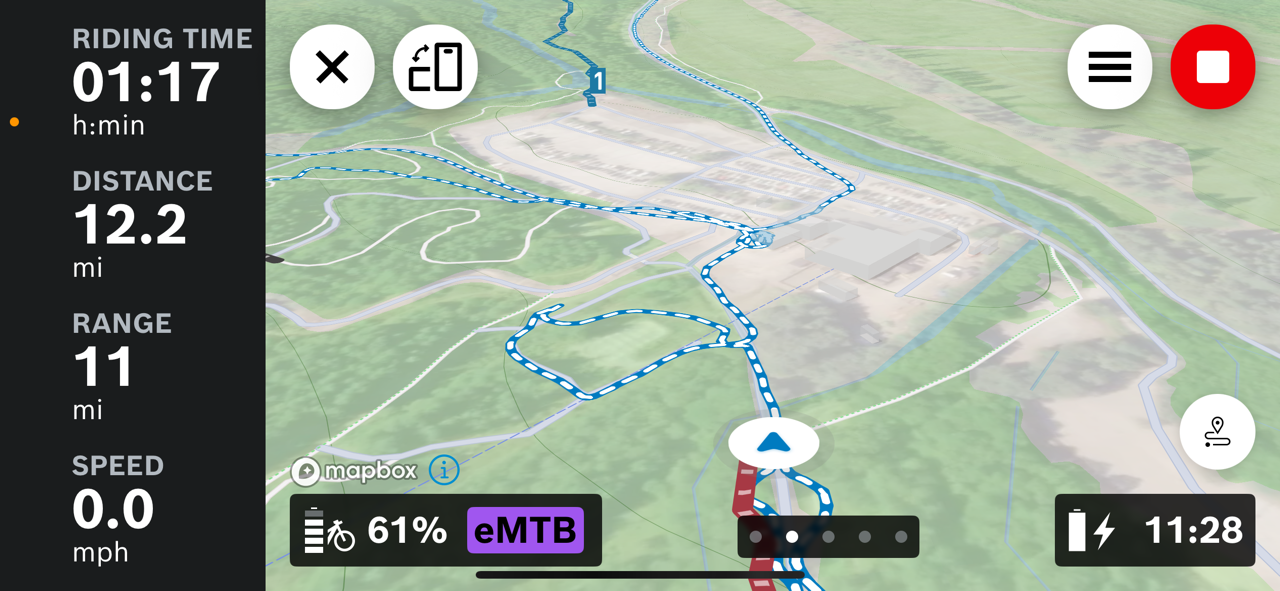
Task: Open the route planning pin button
Action: coord(1217,432)
